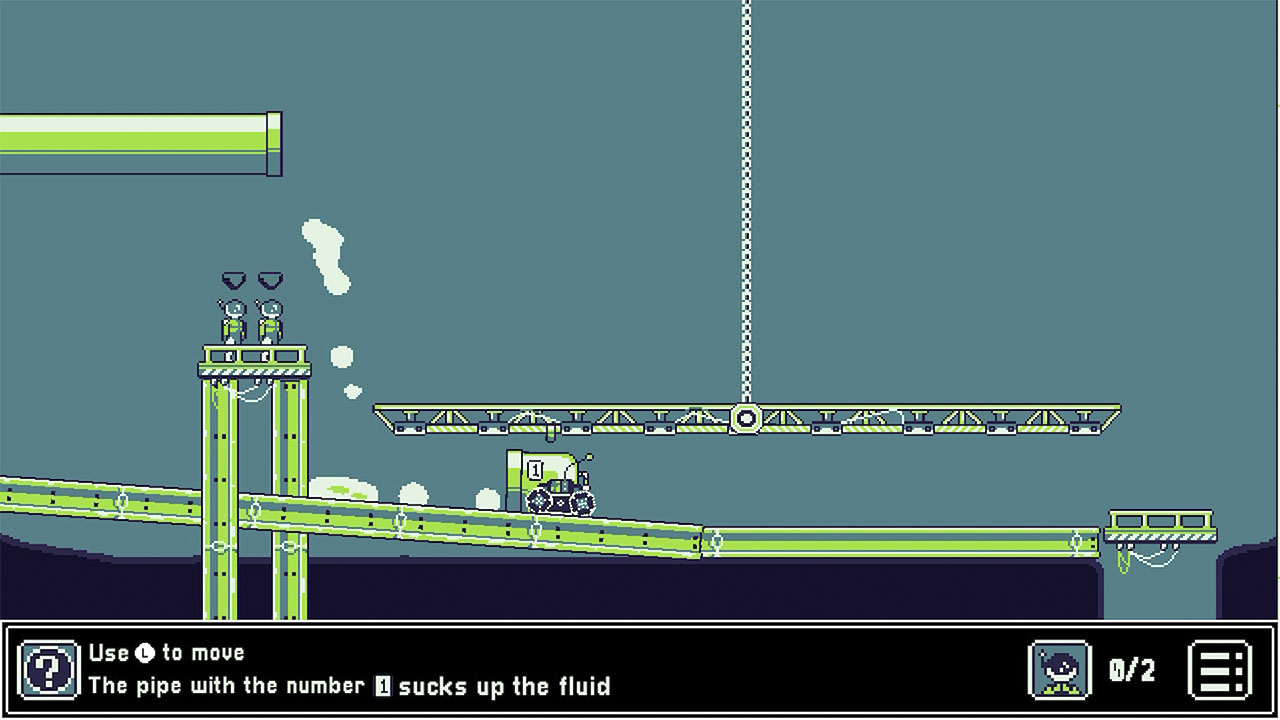Click the hook below the right-side platform
Viewport: 1280px width, 720px height.
coord(1122,560)
